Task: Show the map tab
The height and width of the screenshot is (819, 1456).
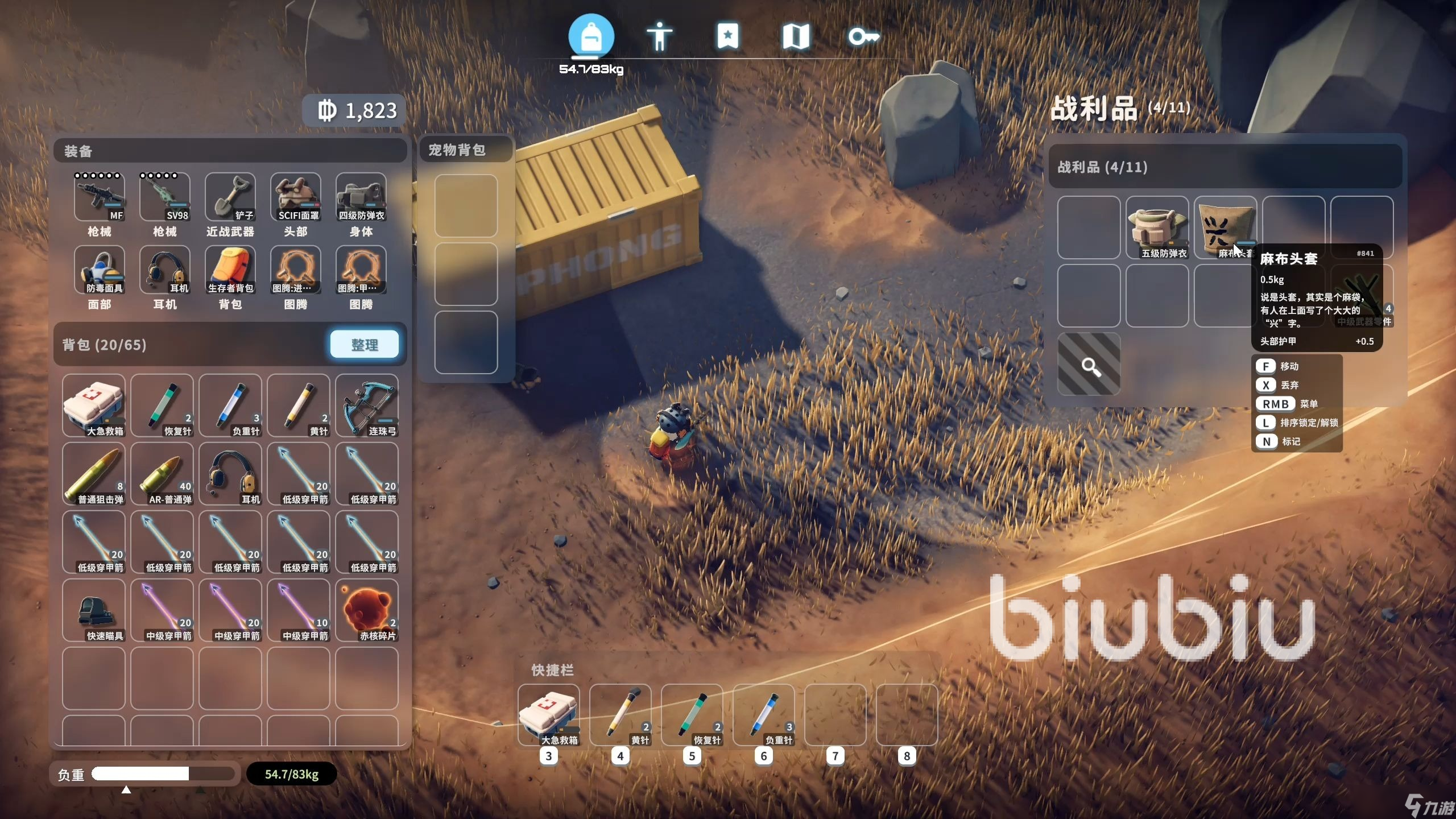Action: 796,36
